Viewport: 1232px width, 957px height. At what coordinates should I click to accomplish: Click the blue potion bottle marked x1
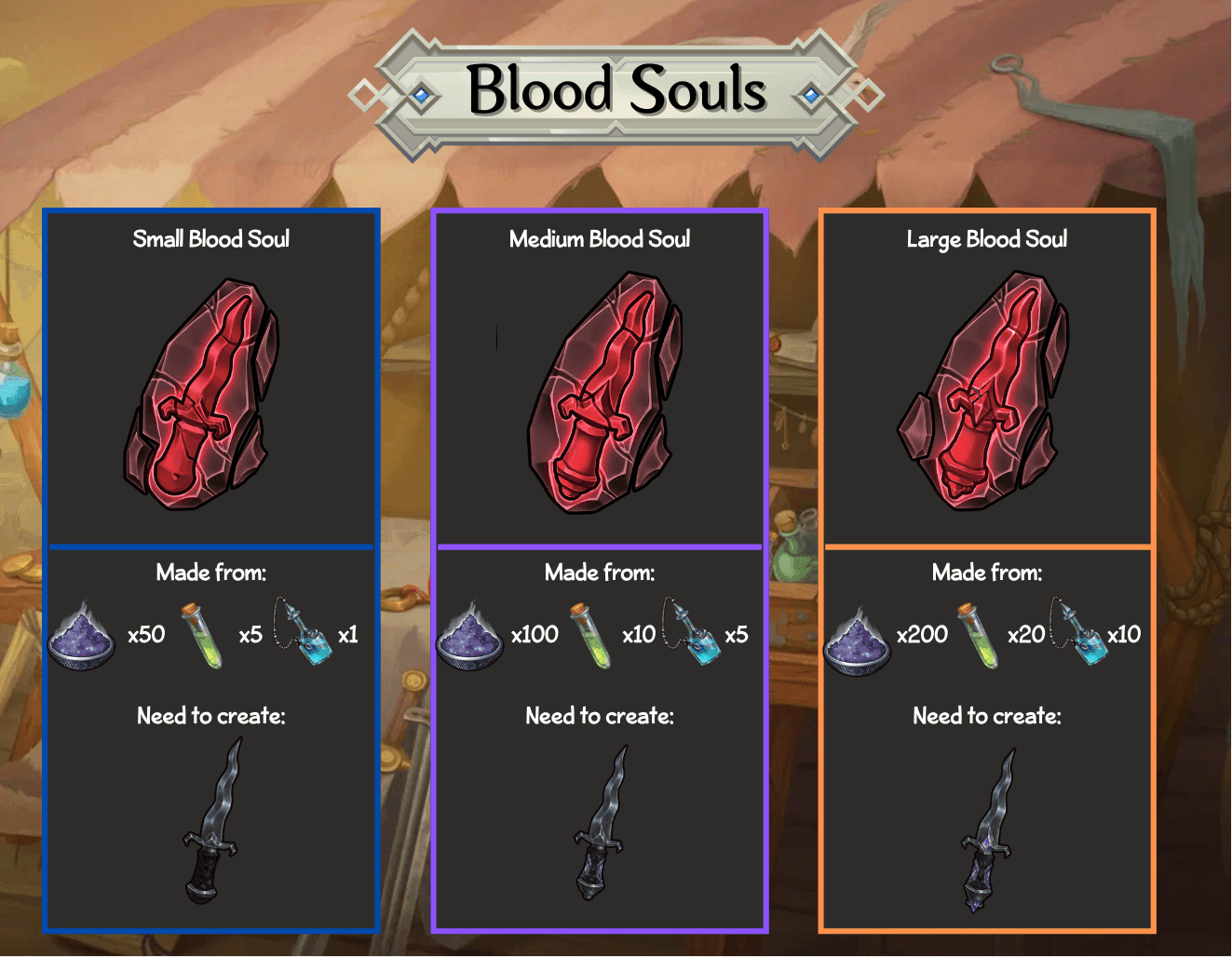(x=305, y=633)
